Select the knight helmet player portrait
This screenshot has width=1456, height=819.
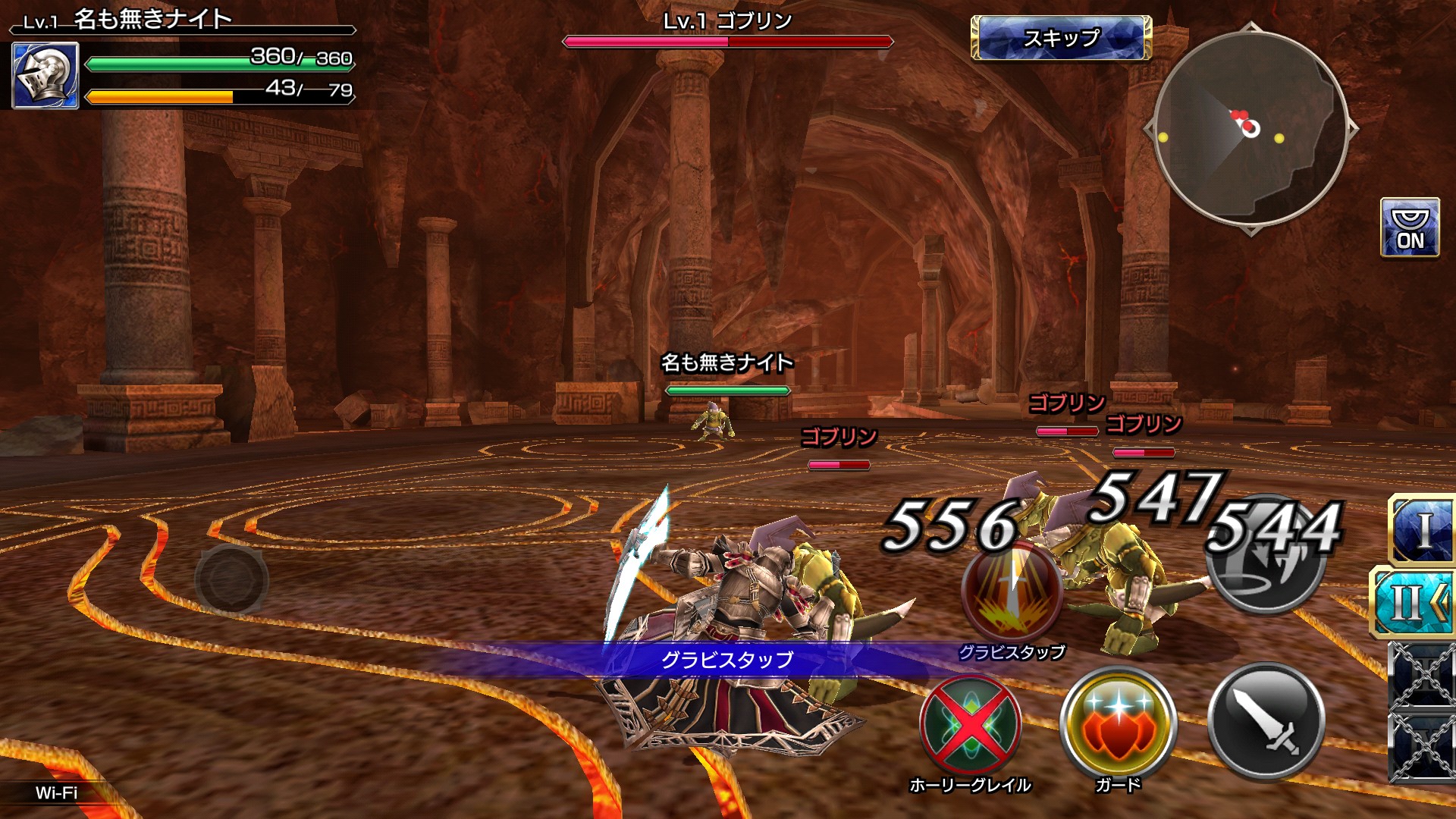coord(45,76)
